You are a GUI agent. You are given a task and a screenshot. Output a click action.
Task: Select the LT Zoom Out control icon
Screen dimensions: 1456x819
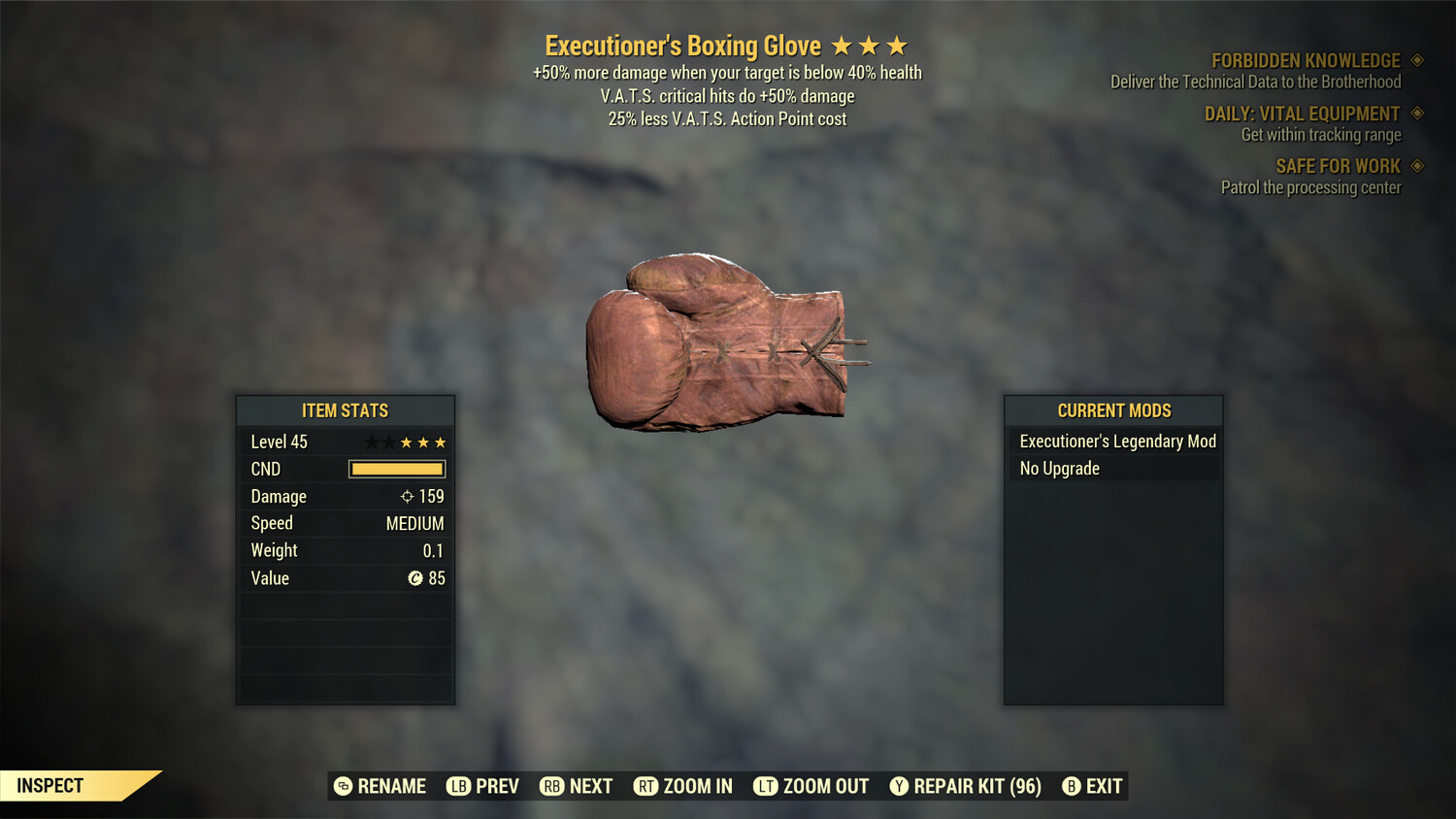(766, 786)
